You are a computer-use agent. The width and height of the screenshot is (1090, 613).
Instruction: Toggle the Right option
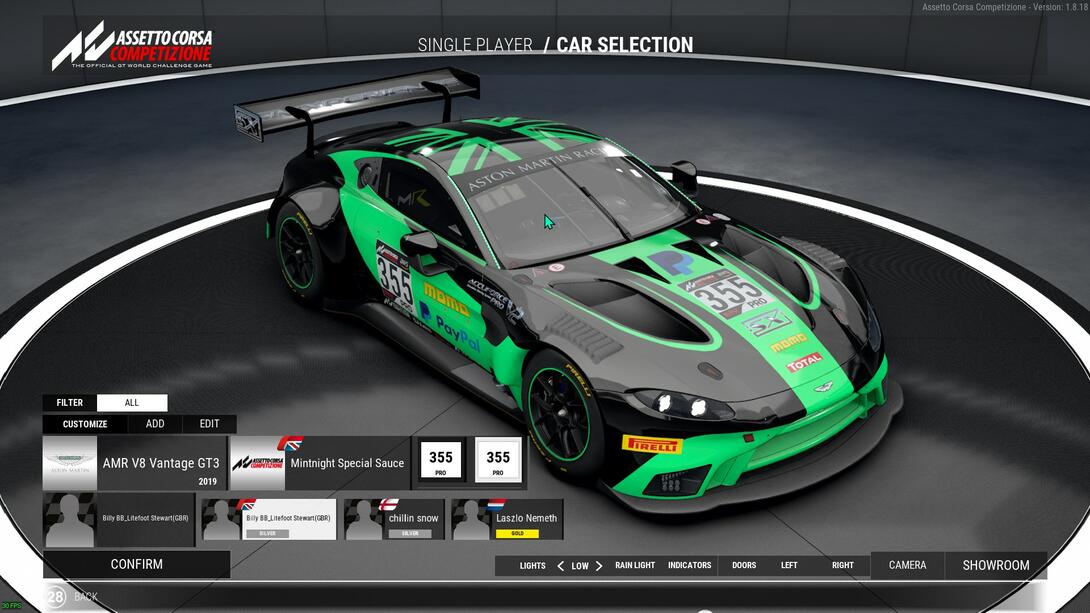(843, 566)
